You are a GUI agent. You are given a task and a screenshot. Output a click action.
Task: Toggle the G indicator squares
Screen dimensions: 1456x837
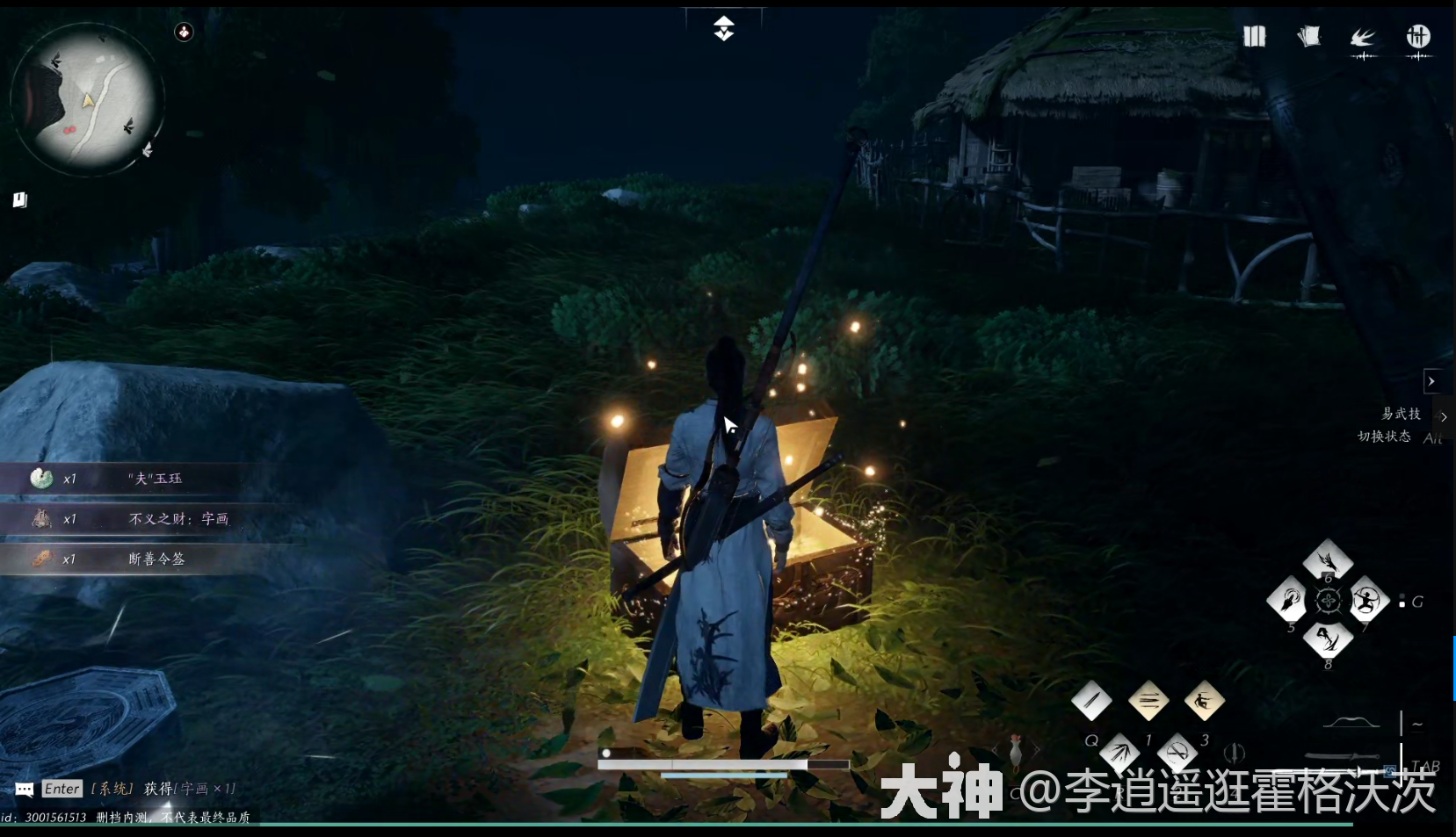pyautogui.click(x=1402, y=600)
